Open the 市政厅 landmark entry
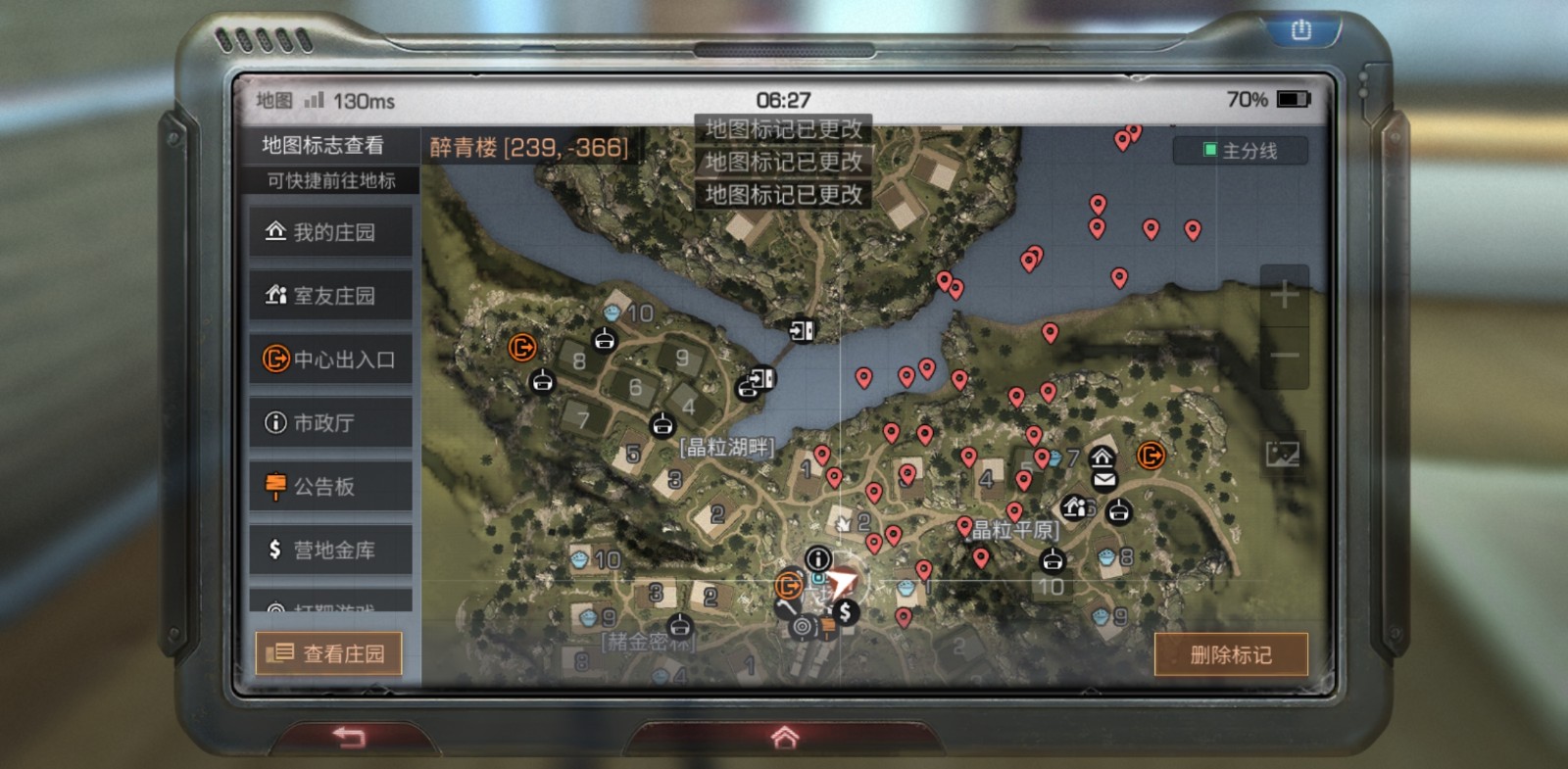The width and height of the screenshot is (1568, 769). (x=330, y=423)
